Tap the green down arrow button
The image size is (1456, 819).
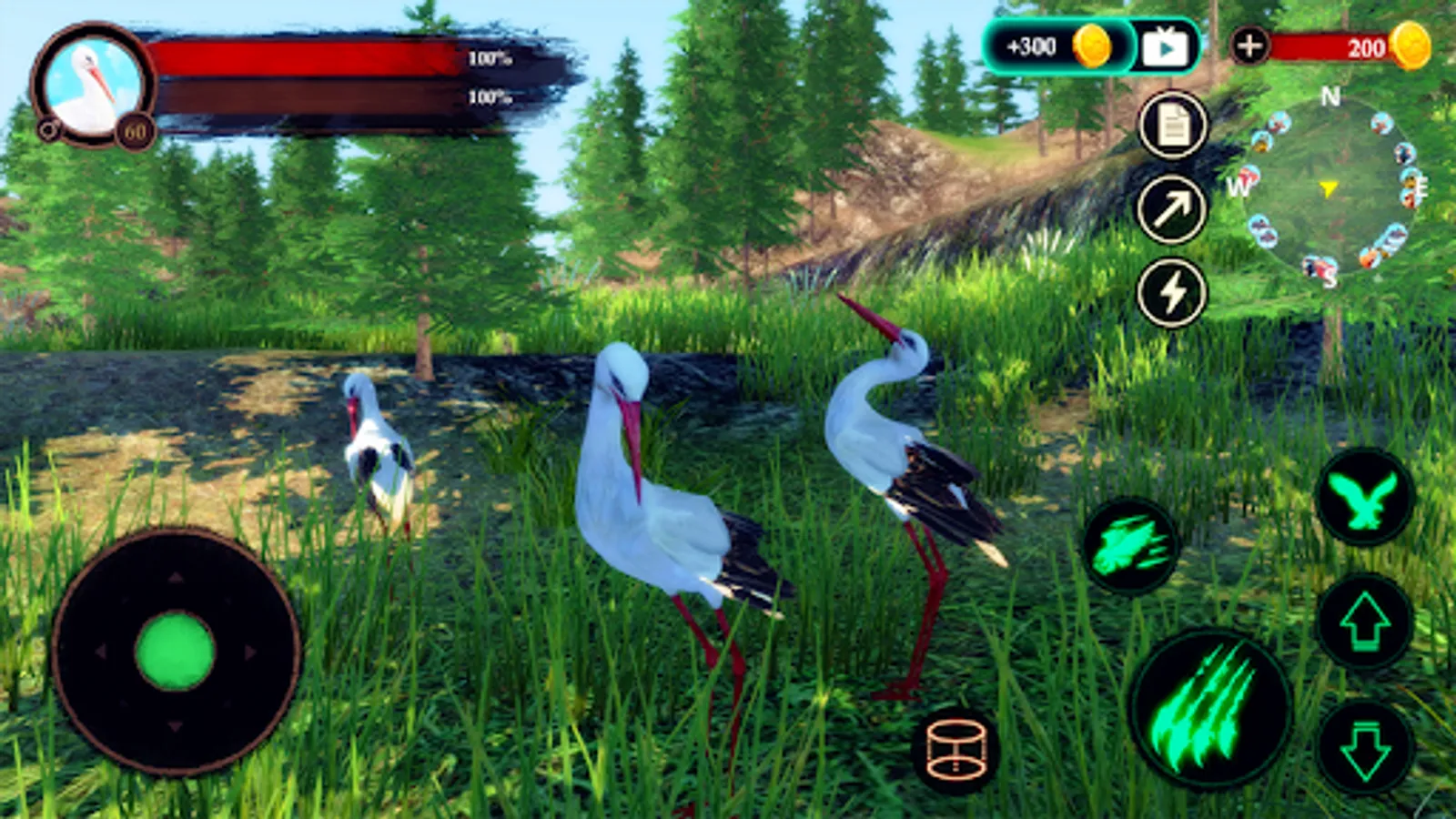[1364, 748]
